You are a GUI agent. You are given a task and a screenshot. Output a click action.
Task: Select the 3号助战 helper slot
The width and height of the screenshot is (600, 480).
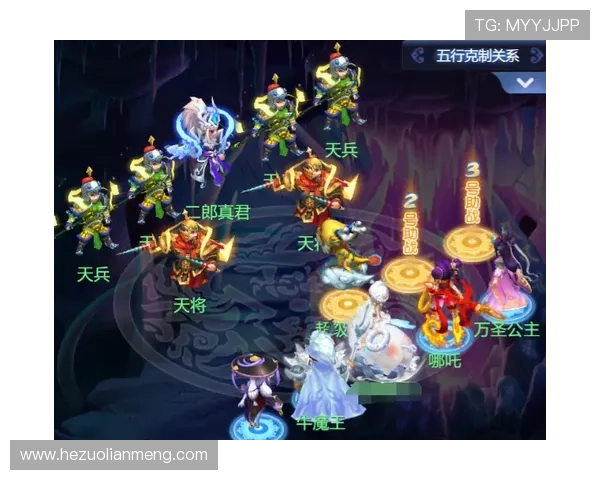point(471,242)
